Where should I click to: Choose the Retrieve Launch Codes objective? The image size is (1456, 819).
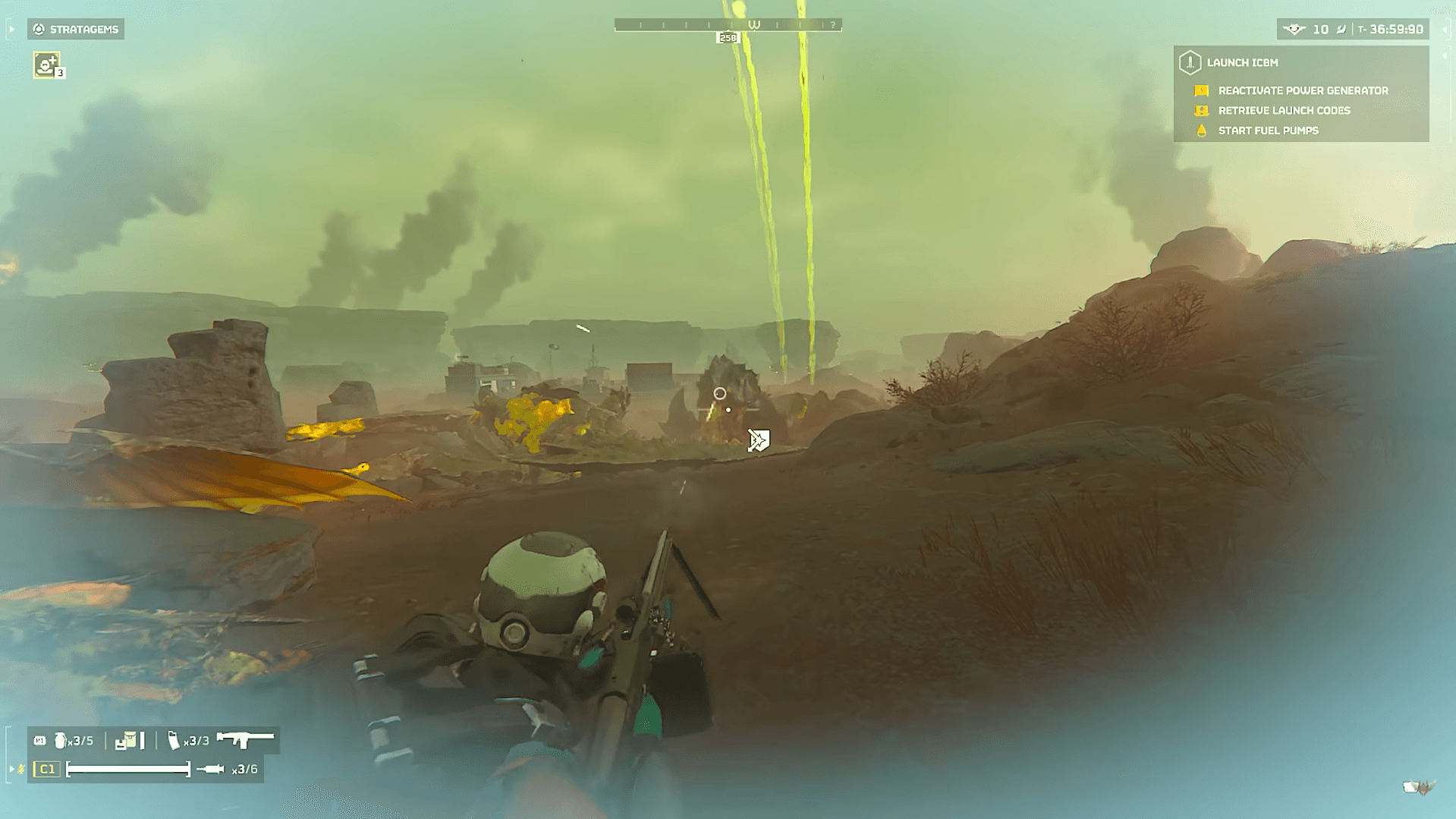1284,111
